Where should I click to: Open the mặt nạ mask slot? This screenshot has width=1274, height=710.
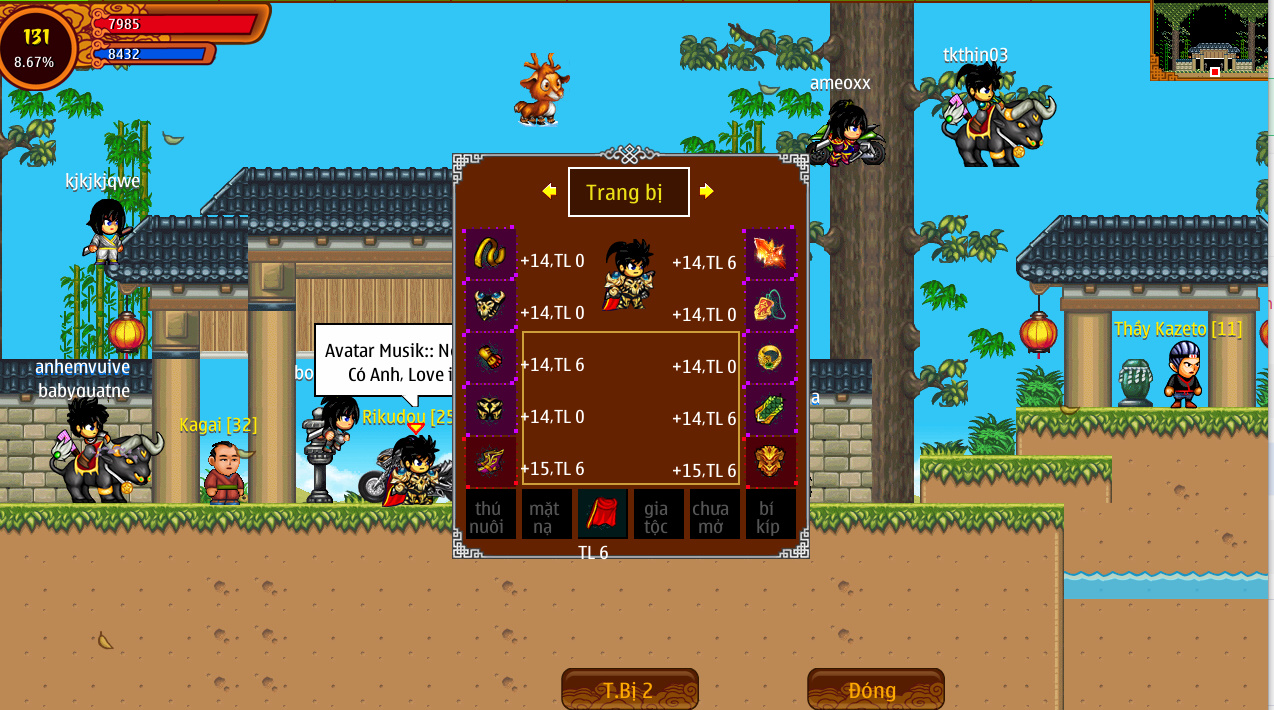pyautogui.click(x=546, y=514)
